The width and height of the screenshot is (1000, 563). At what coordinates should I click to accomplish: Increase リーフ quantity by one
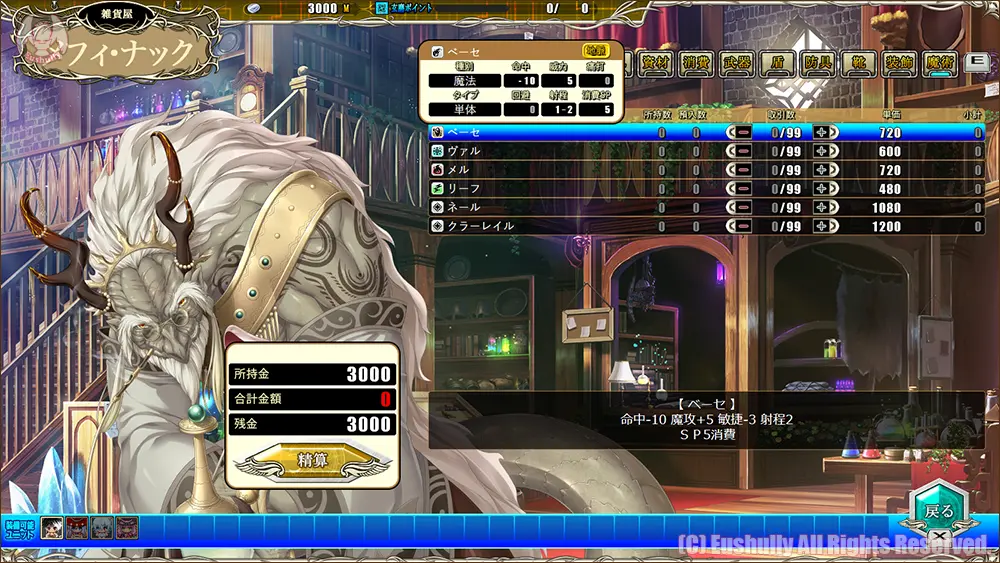(x=825, y=189)
